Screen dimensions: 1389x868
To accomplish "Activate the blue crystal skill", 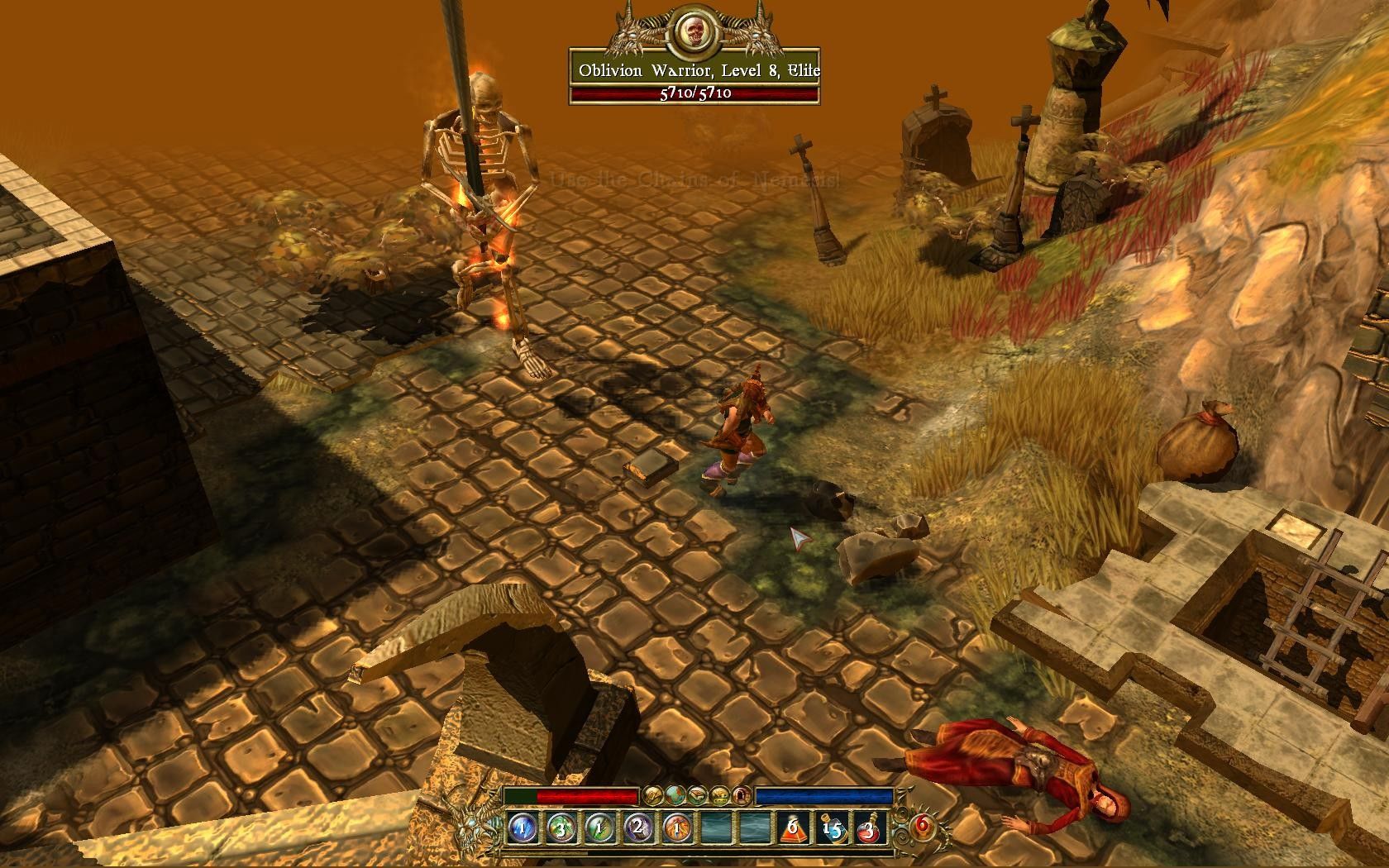I will click(523, 827).
